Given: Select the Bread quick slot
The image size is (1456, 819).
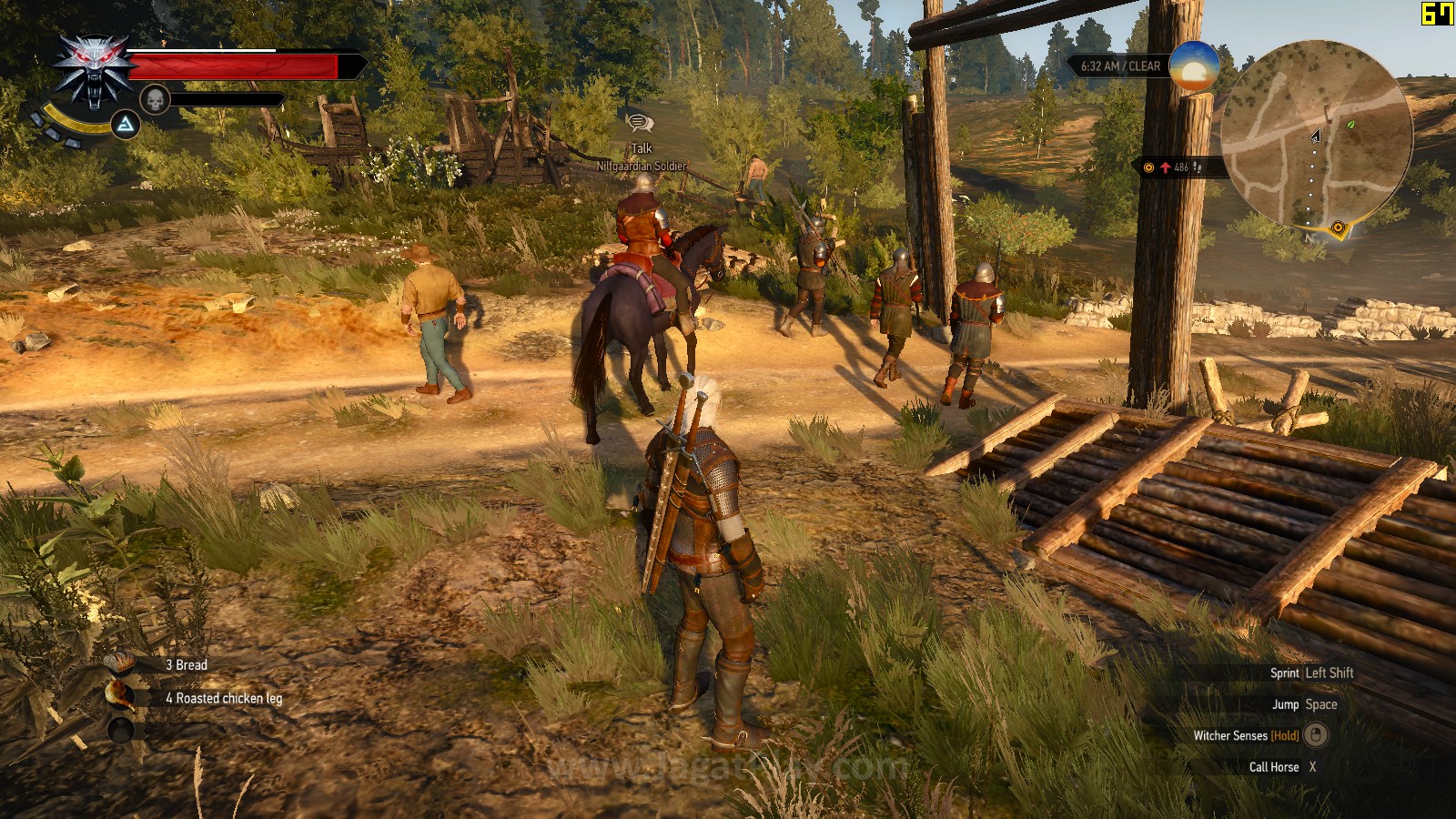Looking at the screenshot, I should 119,665.
